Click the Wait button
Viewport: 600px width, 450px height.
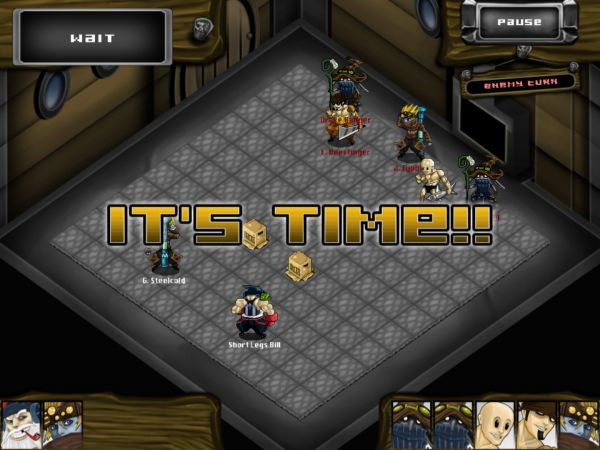tap(92, 38)
